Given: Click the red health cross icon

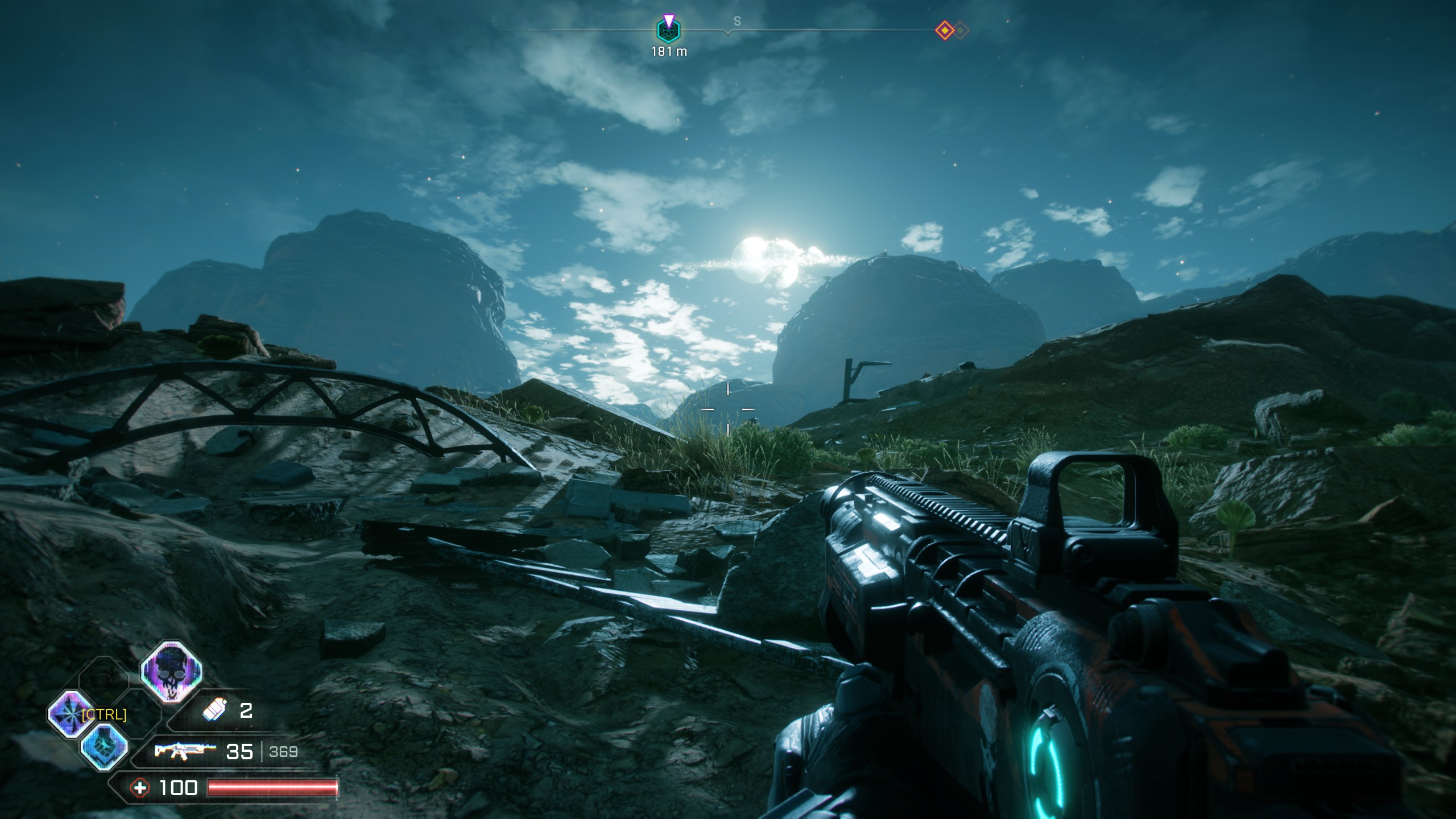Looking at the screenshot, I should (139, 788).
